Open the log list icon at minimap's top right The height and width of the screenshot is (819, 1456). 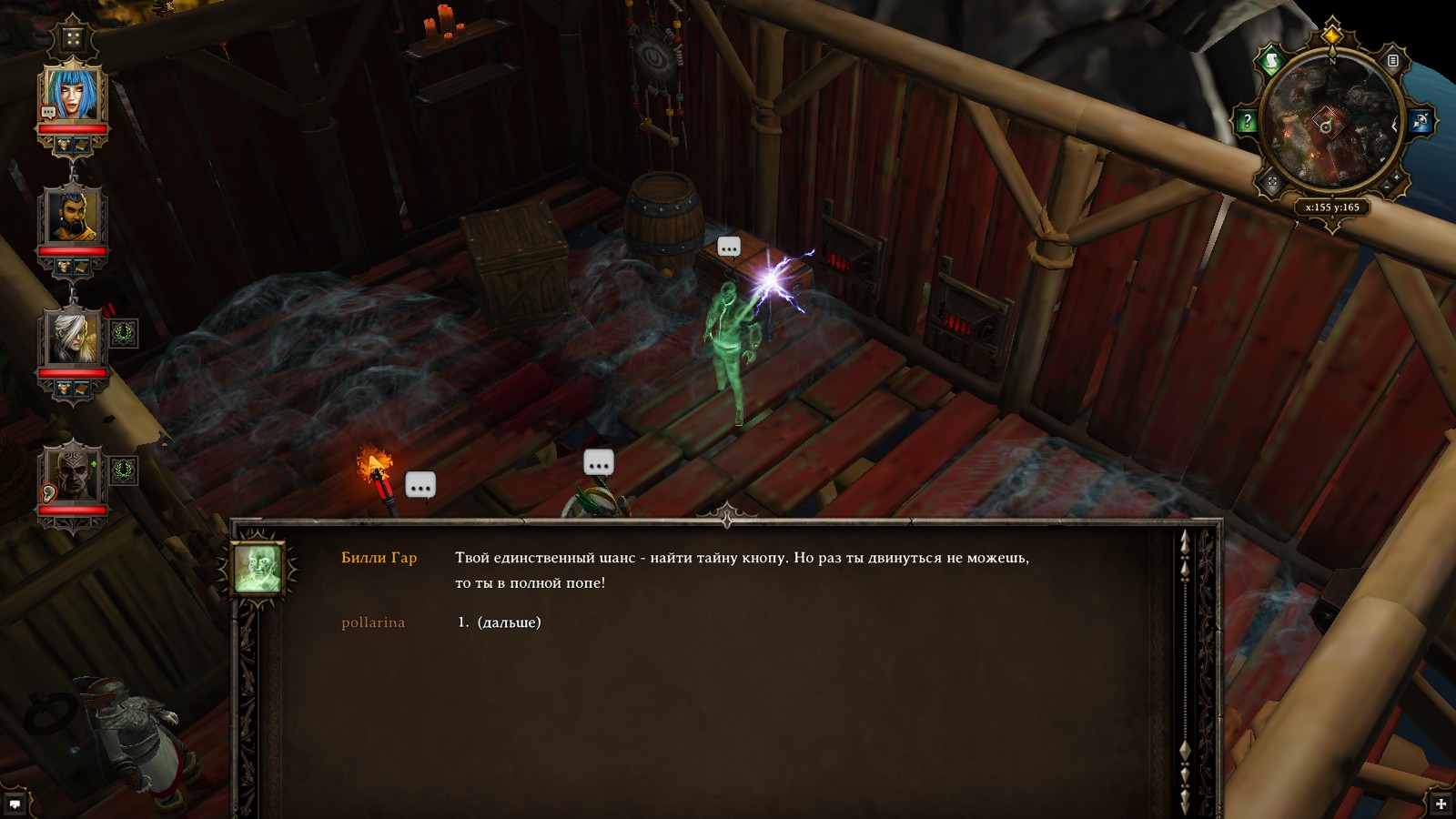1392,62
